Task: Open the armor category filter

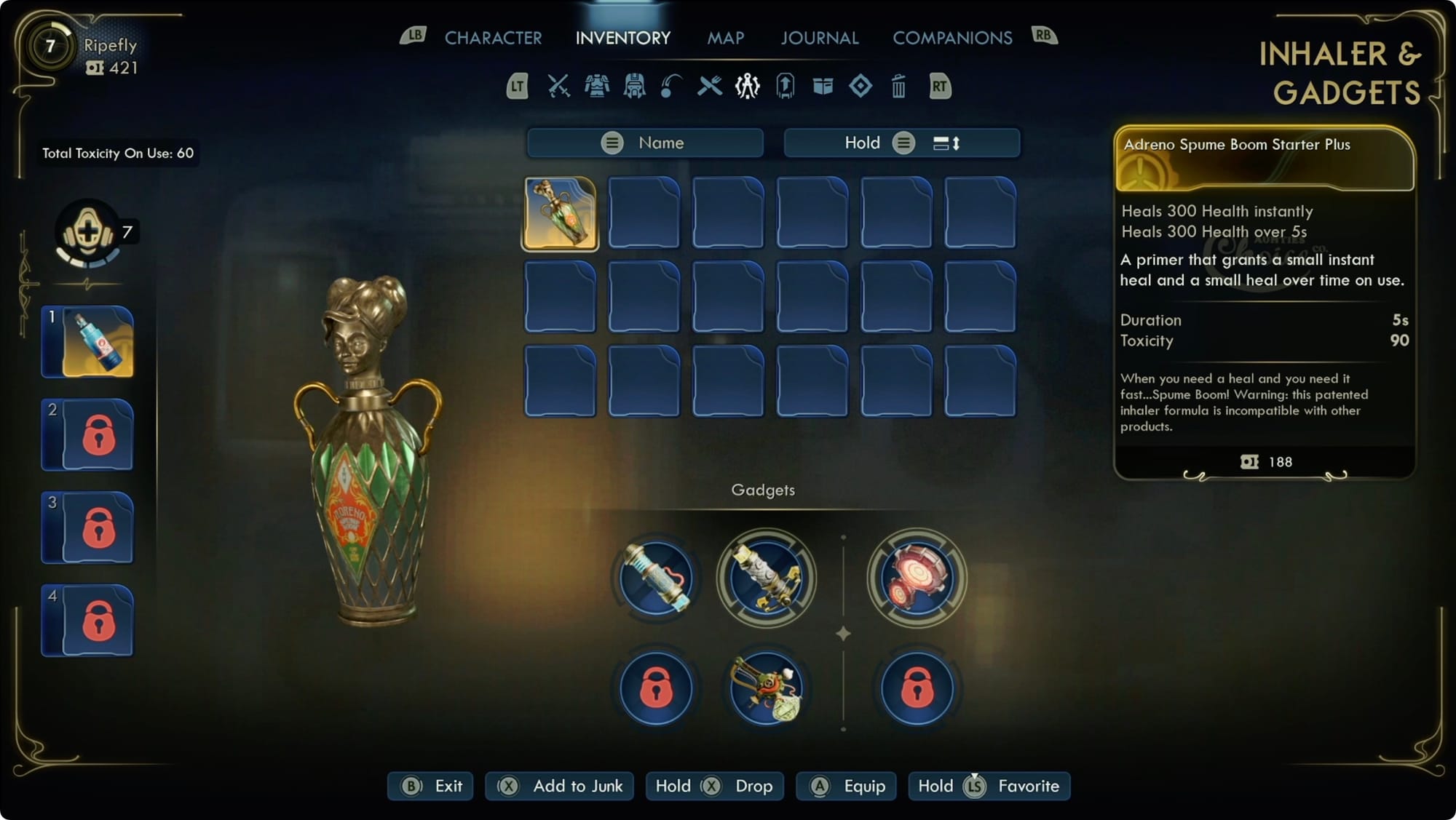Action: (x=597, y=87)
